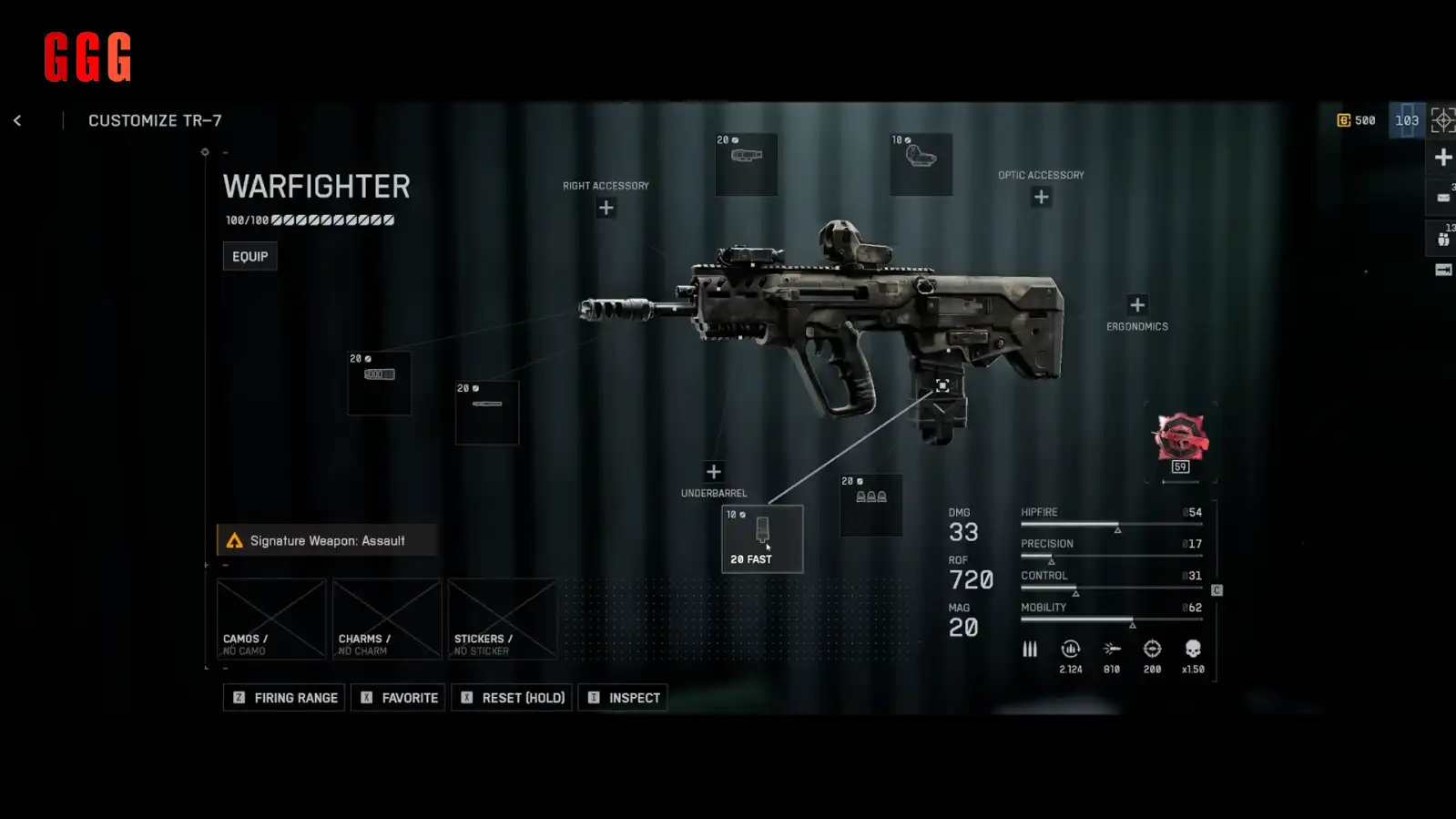Enter the Firing Range
This screenshot has height=819, width=1456.
tap(283, 697)
